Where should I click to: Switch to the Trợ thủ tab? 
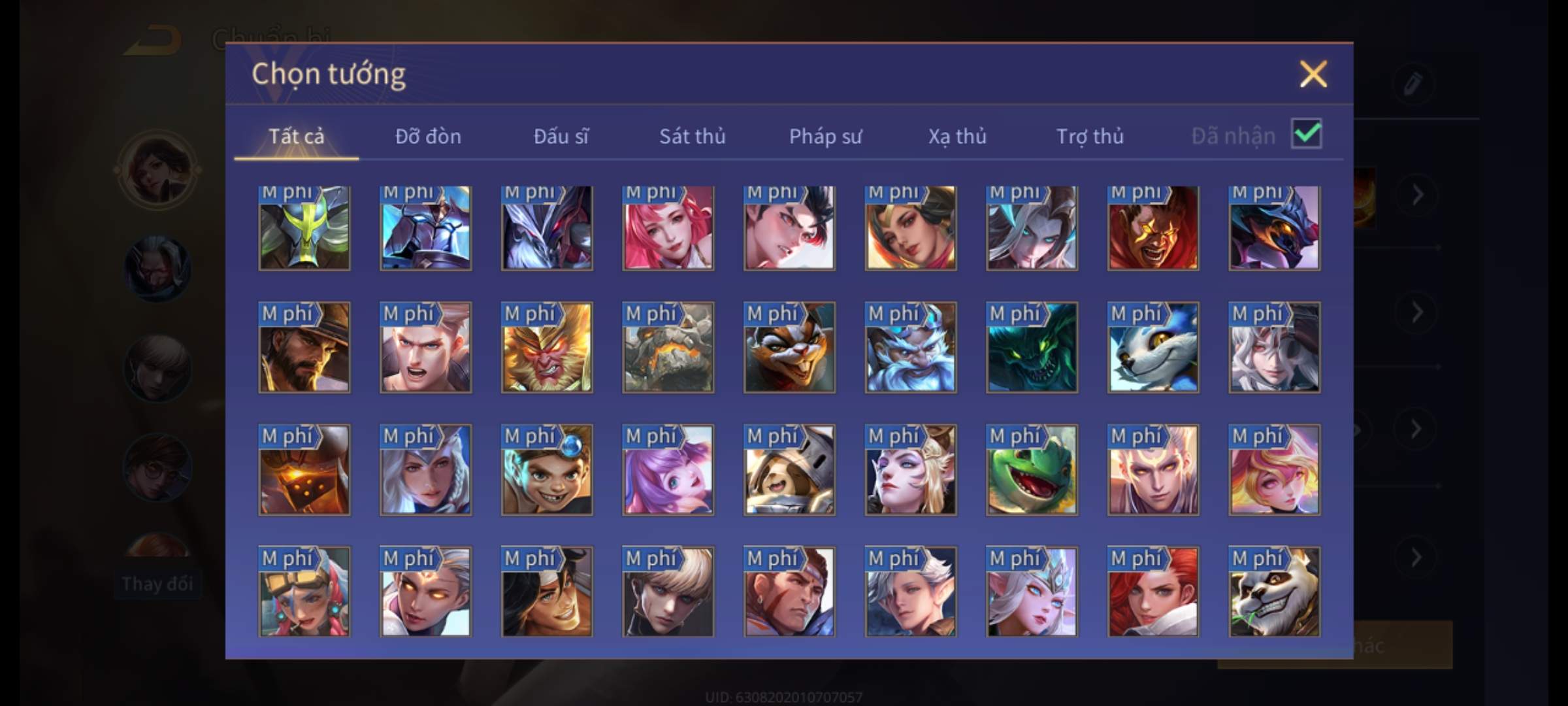(1090, 136)
